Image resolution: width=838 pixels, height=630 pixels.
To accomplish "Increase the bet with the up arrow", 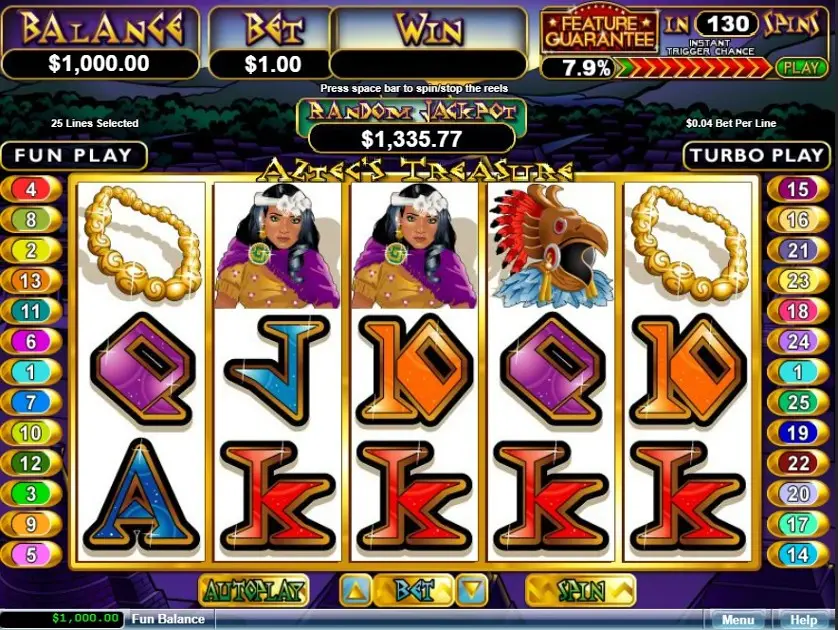I will coord(357,590).
